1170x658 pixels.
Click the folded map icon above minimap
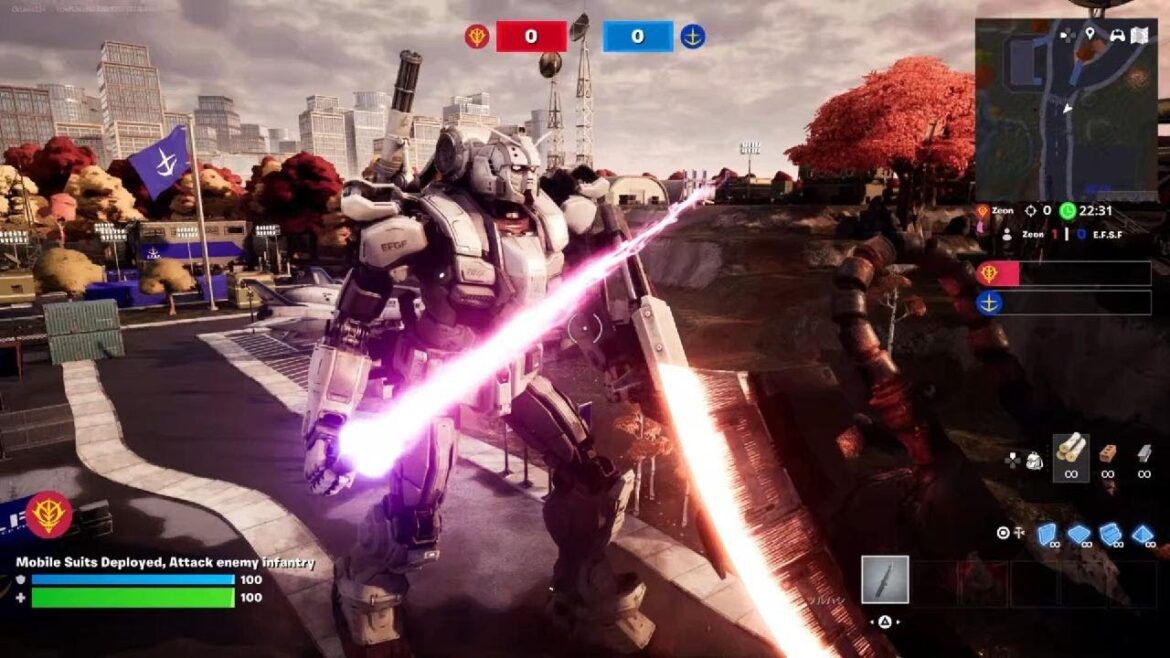click(x=1140, y=36)
